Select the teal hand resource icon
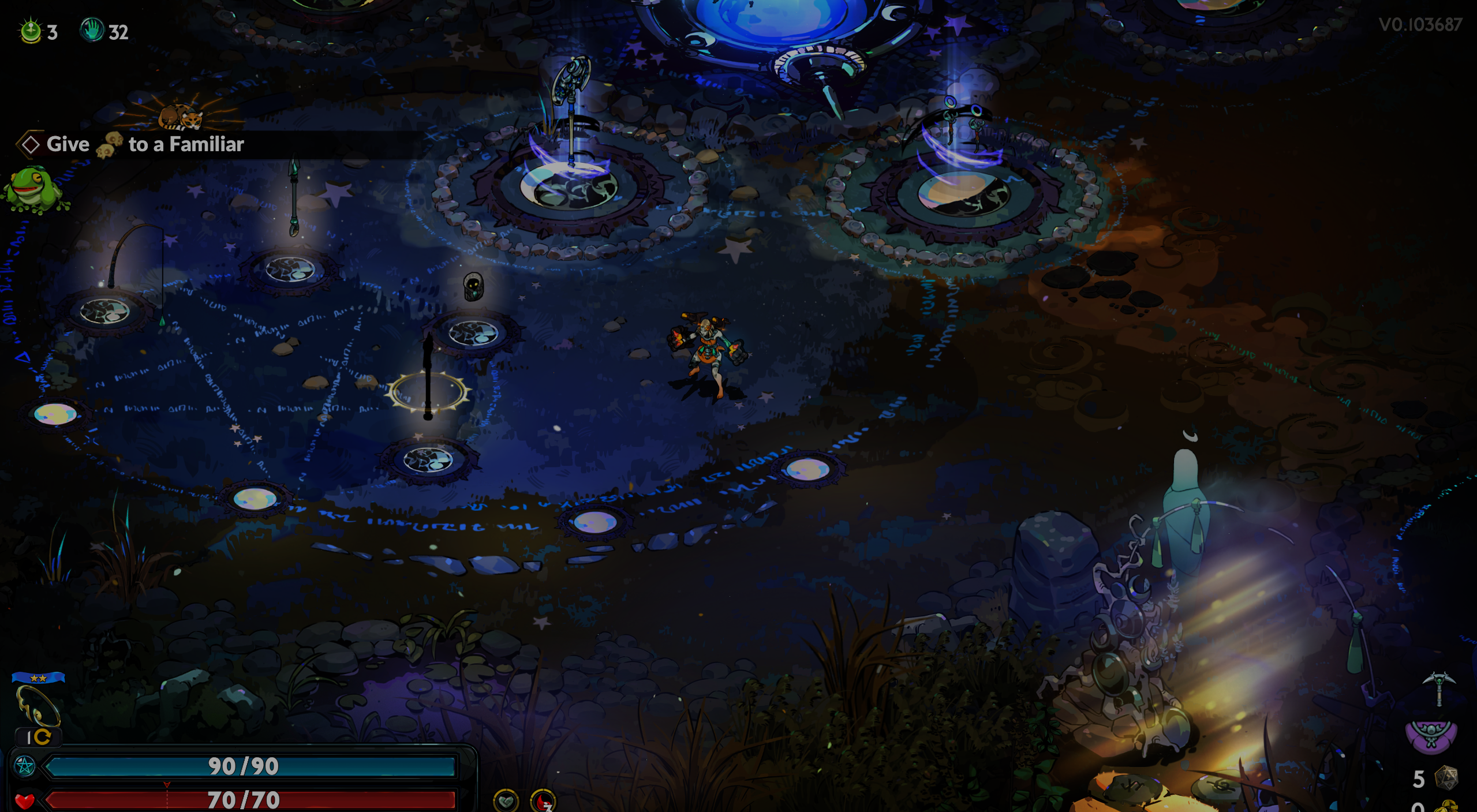The image size is (1477, 812). click(x=91, y=30)
